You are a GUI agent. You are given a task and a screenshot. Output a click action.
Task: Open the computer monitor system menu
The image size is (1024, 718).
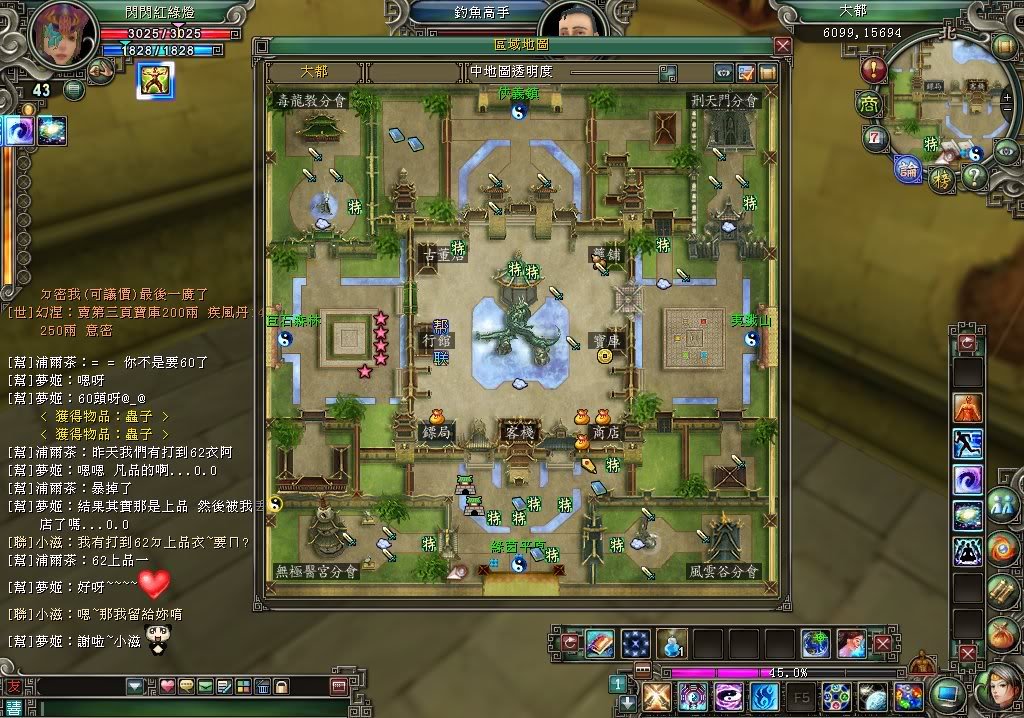tap(945, 694)
